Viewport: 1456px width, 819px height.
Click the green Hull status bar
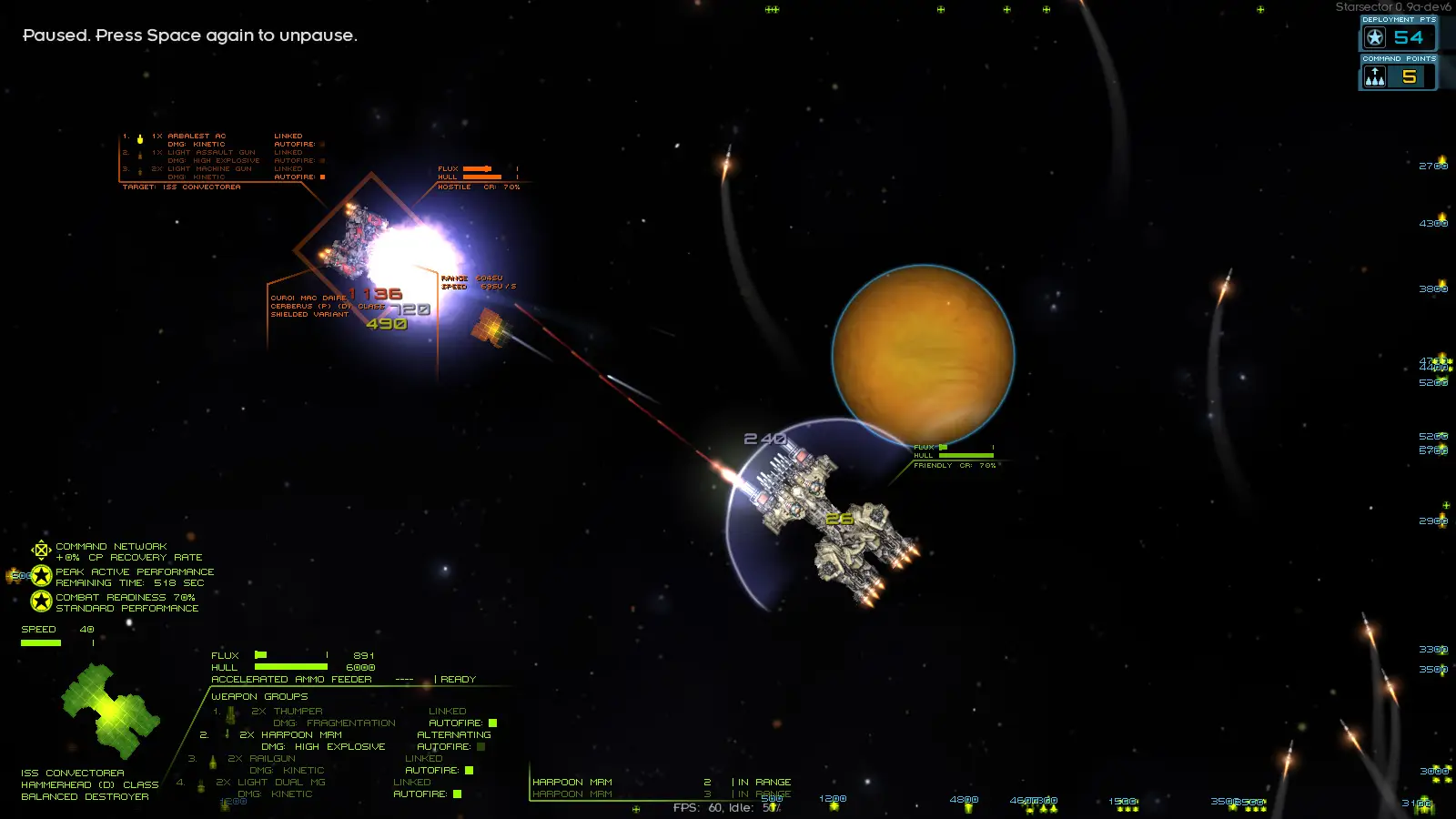pos(291,667)
